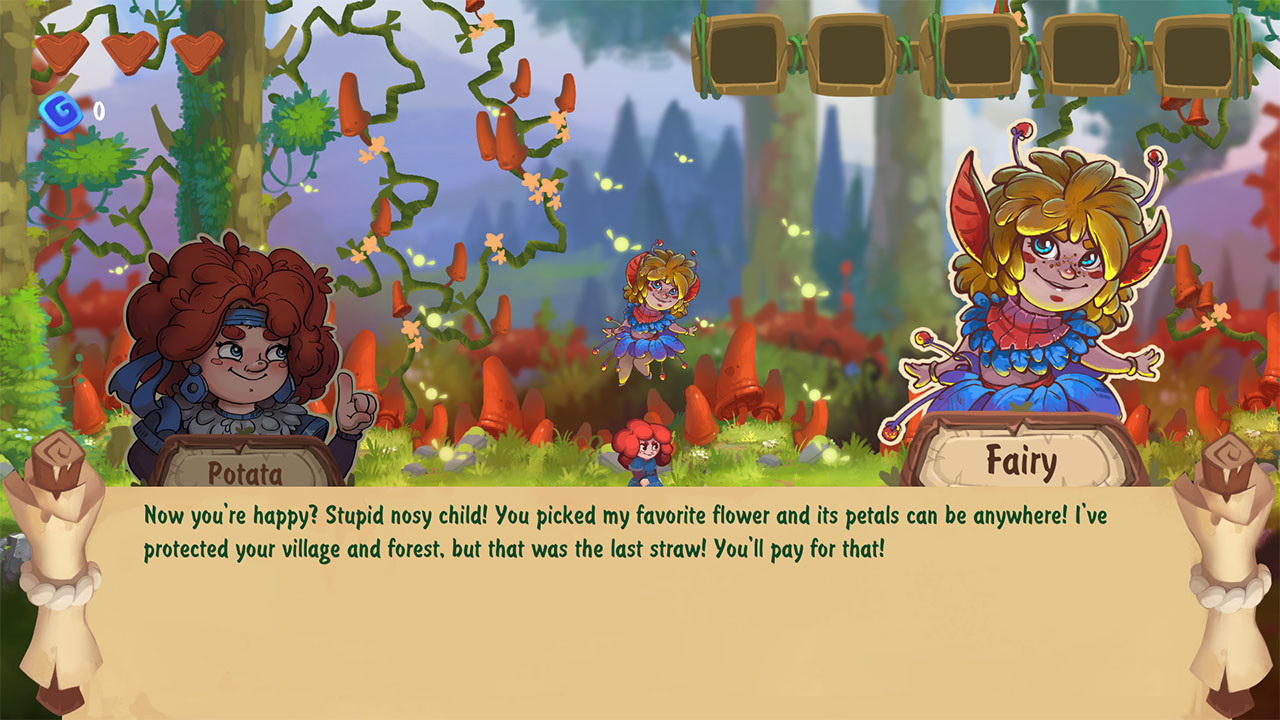
Task: Click the gem counter showing zero
Action: click(97, 113)
